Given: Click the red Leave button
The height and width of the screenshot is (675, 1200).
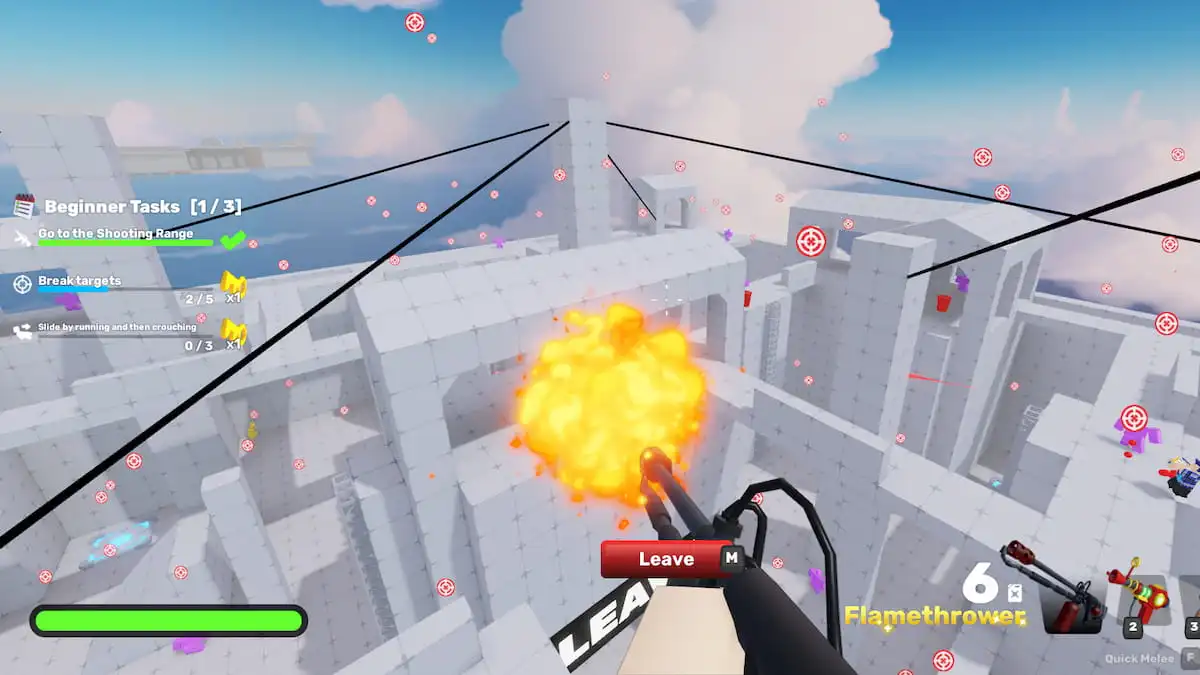Looking at the screenshot, I should 665,559.
